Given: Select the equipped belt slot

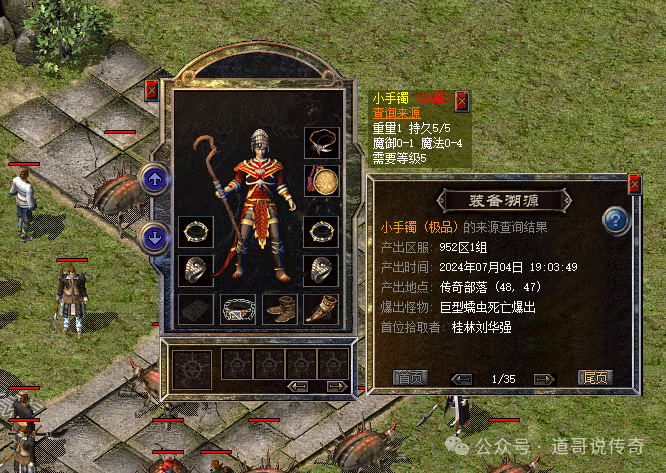Looking at the screenshot, I should [x=238, y=308].
